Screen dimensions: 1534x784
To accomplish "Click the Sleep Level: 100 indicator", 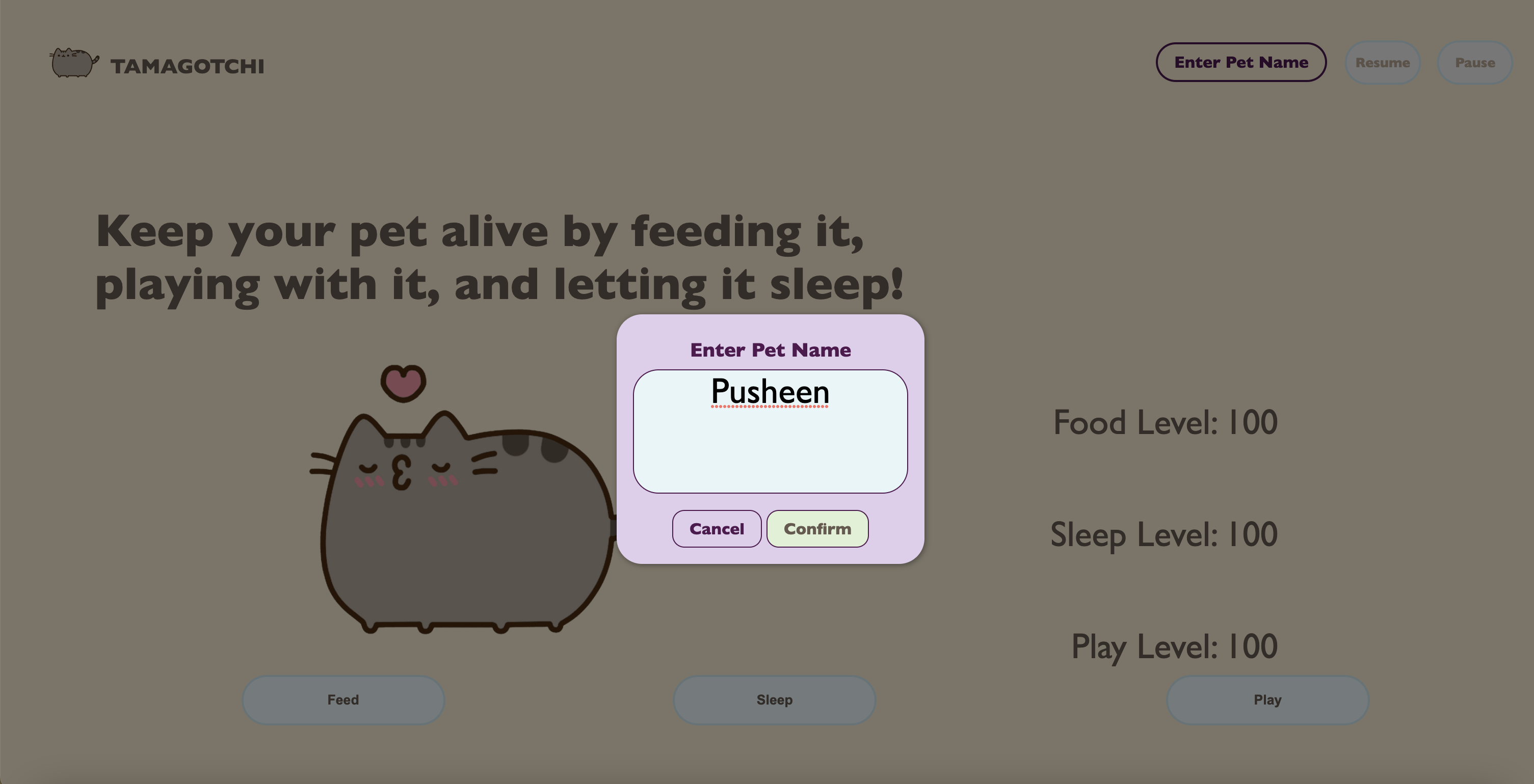I will click(1162, 534).
